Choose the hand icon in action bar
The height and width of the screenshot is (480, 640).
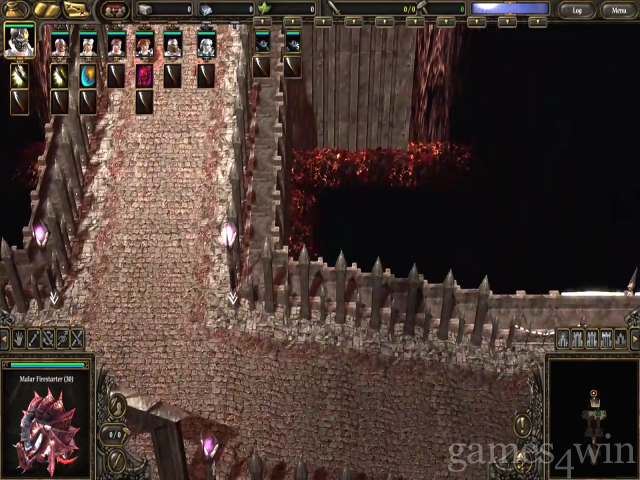pyautogui.click(x=19, y=339)
